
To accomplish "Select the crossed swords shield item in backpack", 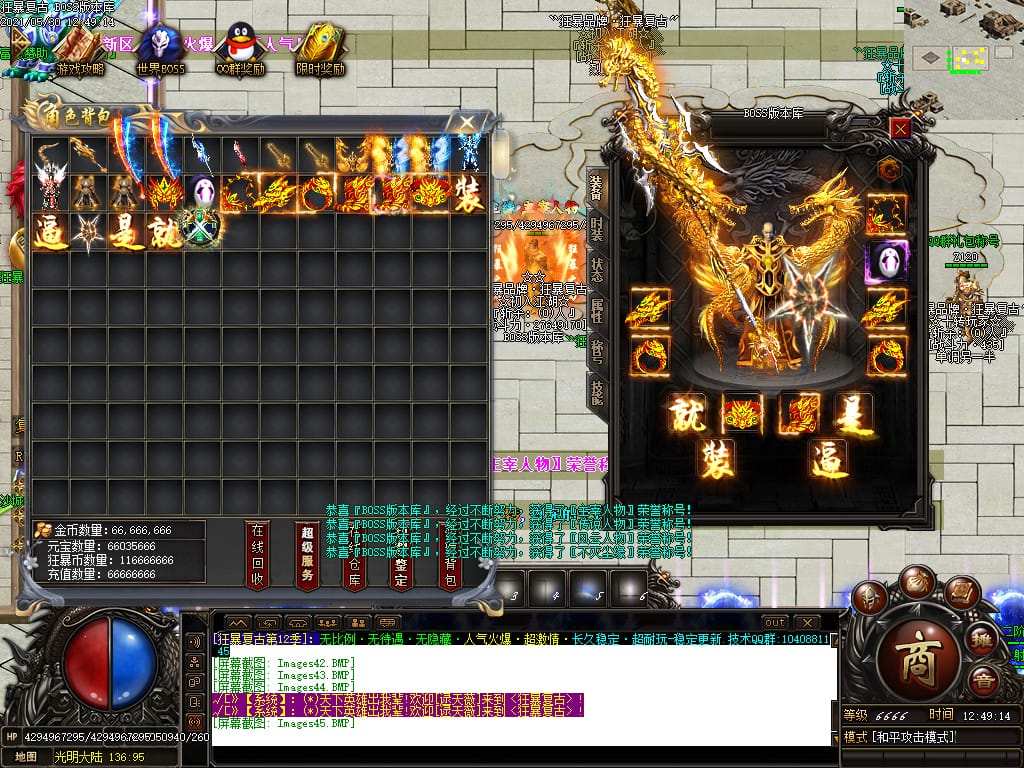I will 203,230.
